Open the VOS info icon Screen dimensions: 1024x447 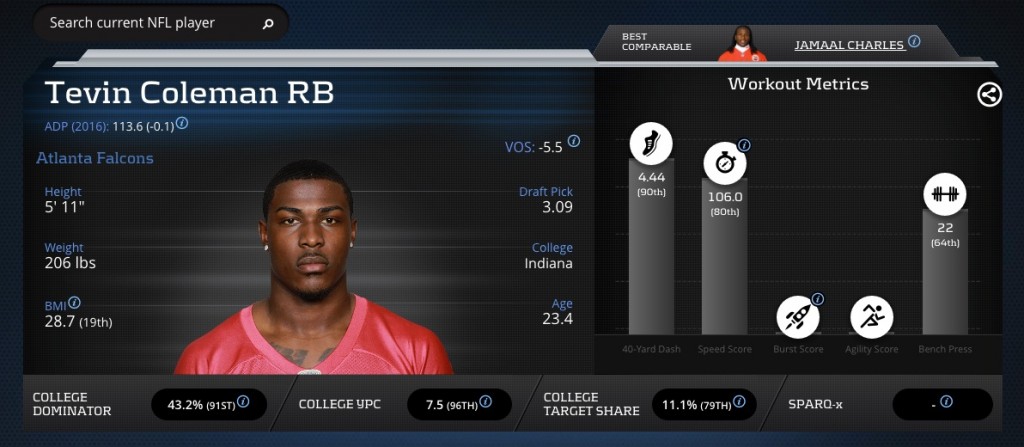tap(574, 142)
